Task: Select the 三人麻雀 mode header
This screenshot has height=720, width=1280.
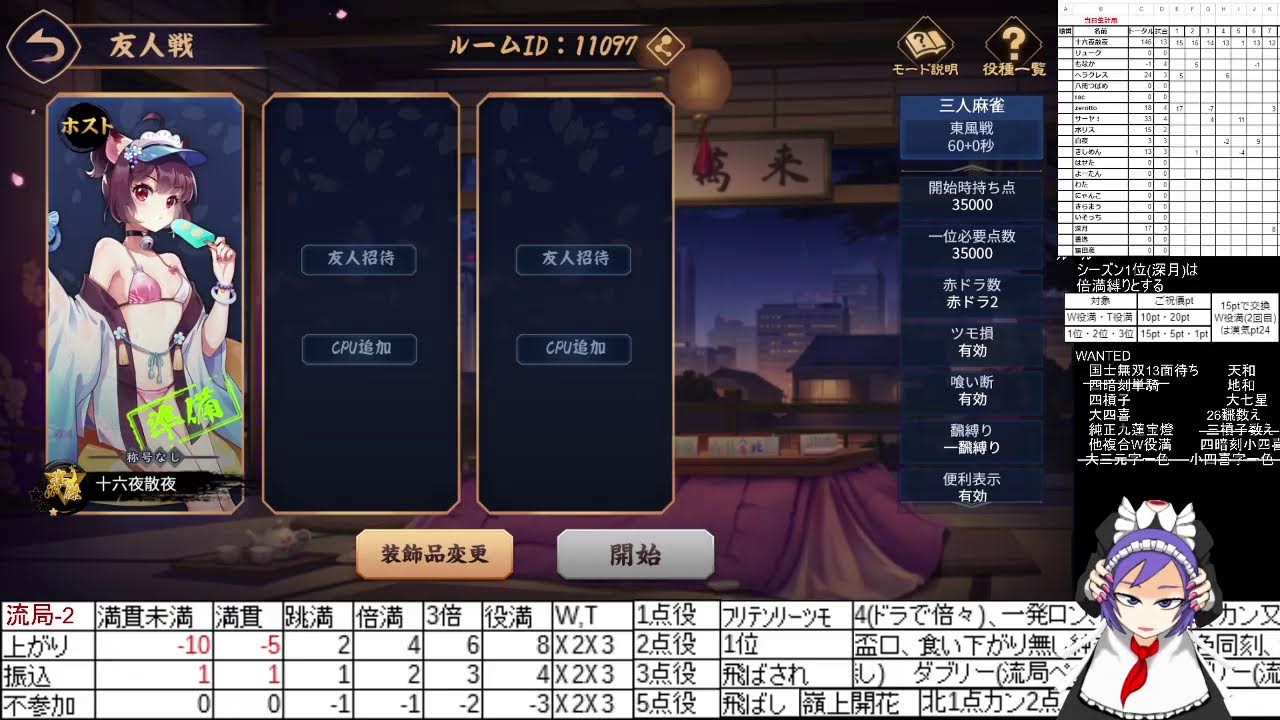Action: coord(971,105)
